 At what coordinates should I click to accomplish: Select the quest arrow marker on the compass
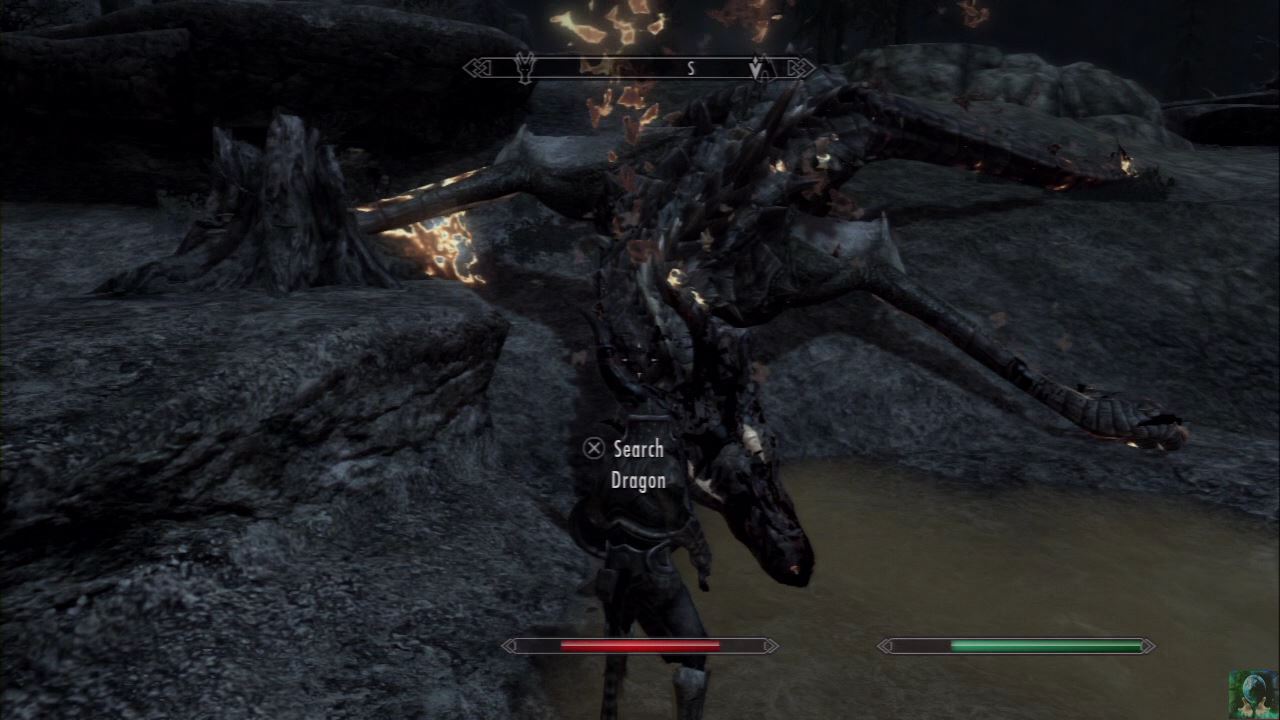tap(757, 68)
